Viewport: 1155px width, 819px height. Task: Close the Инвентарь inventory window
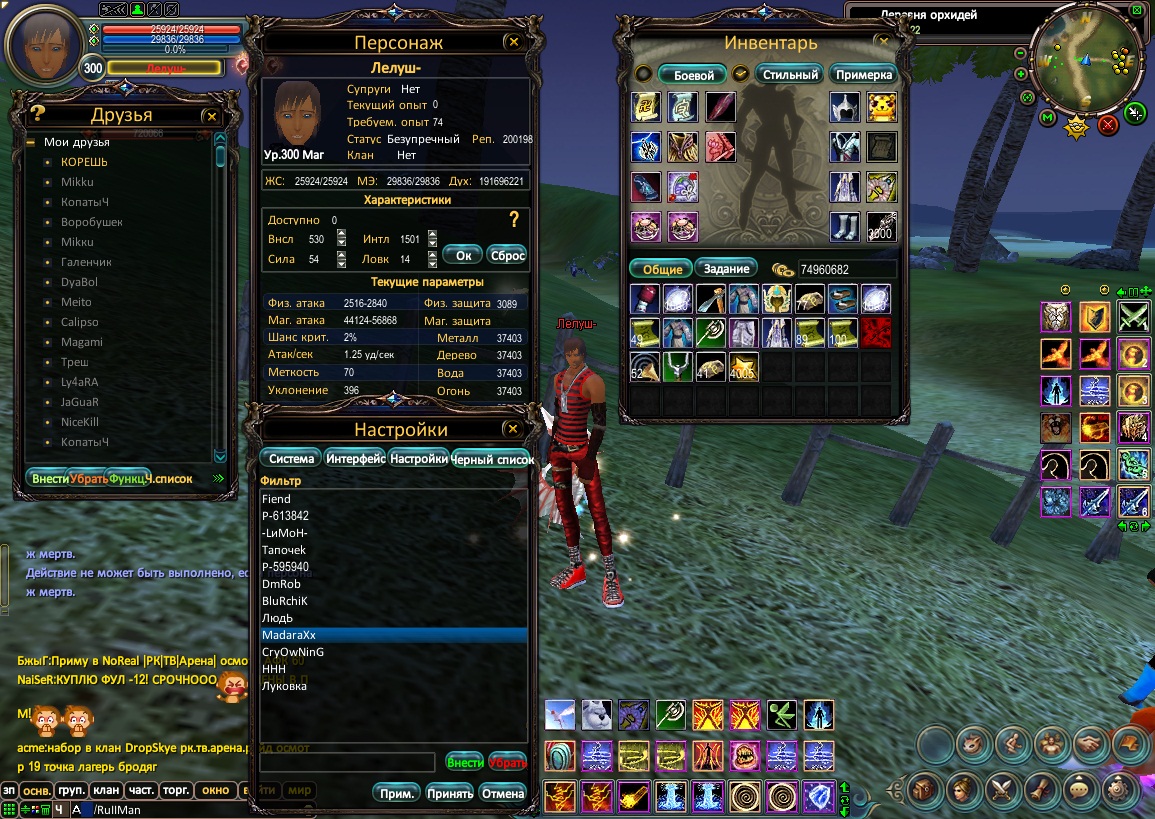(x=882, y=42)
